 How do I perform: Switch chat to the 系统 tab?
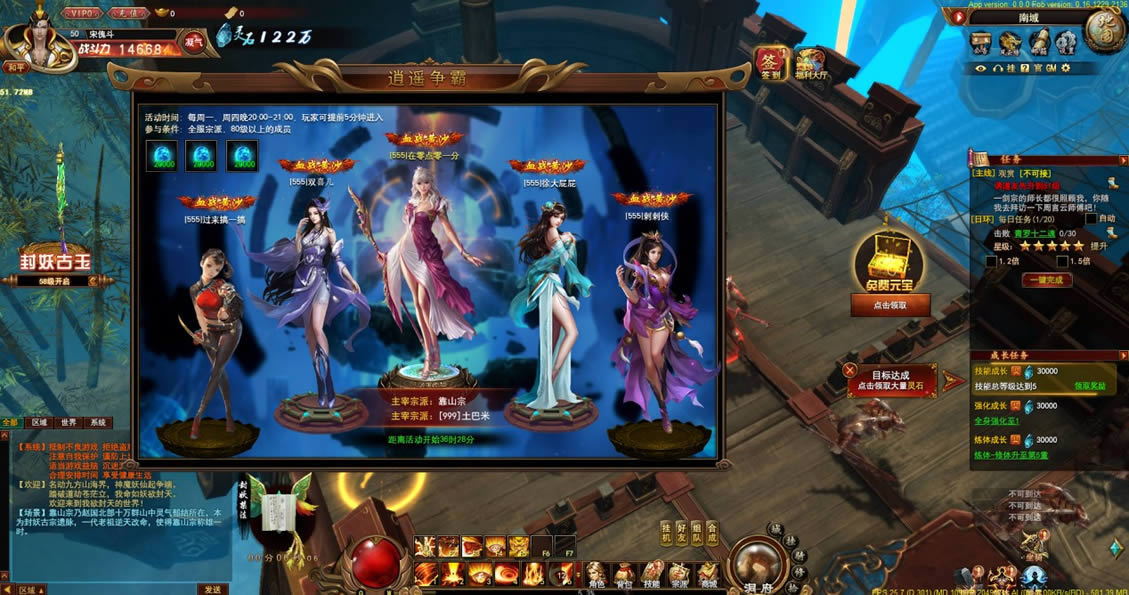click(97, 422)
